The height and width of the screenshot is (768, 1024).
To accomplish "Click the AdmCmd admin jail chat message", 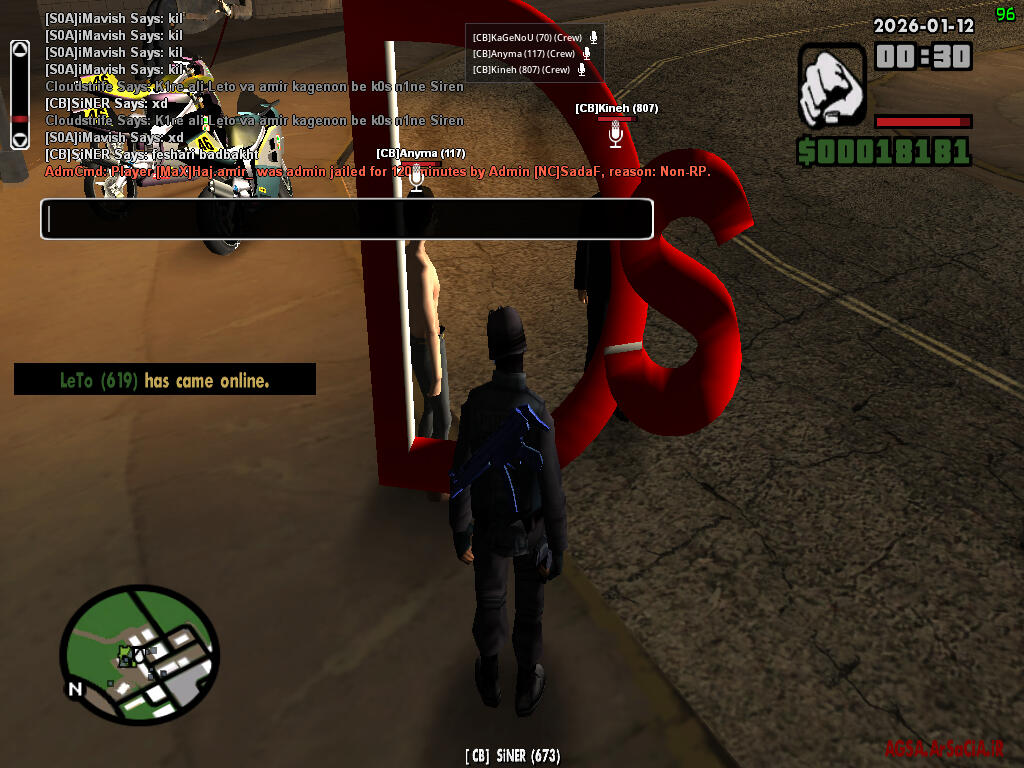I will (x=378, y=172).
